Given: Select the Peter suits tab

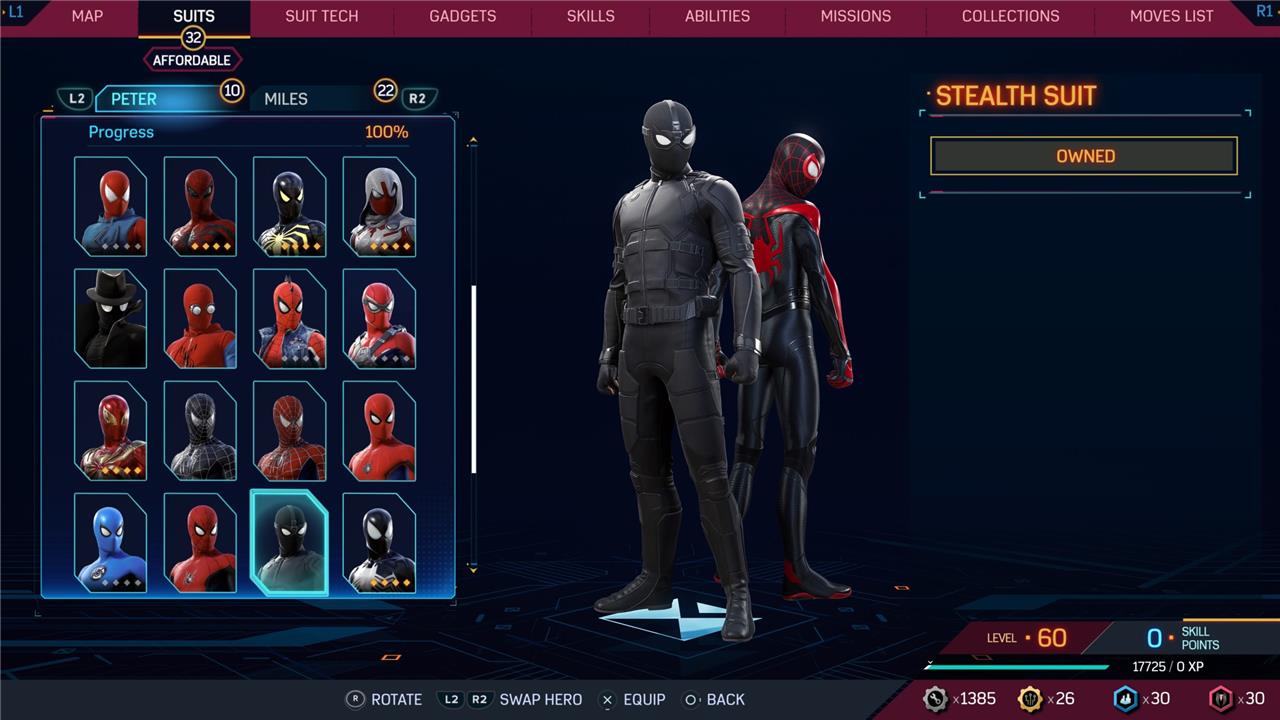Looking at the screenshot, I should (x=134, y=99).
